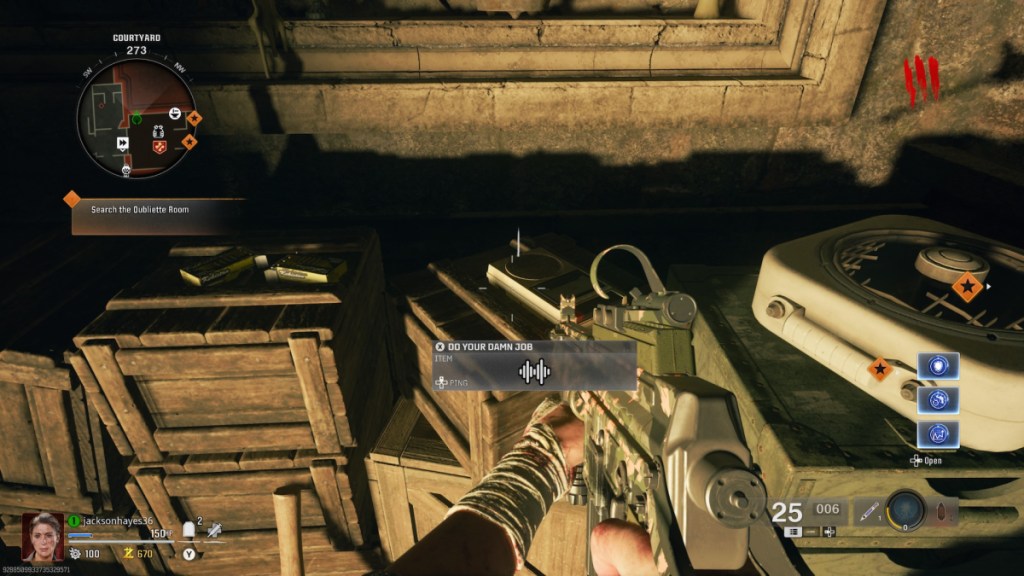Image resolution: width=1024 pixels, height=576 pixels.
Task: Click the player character portrait
Action: pos(42,536)
